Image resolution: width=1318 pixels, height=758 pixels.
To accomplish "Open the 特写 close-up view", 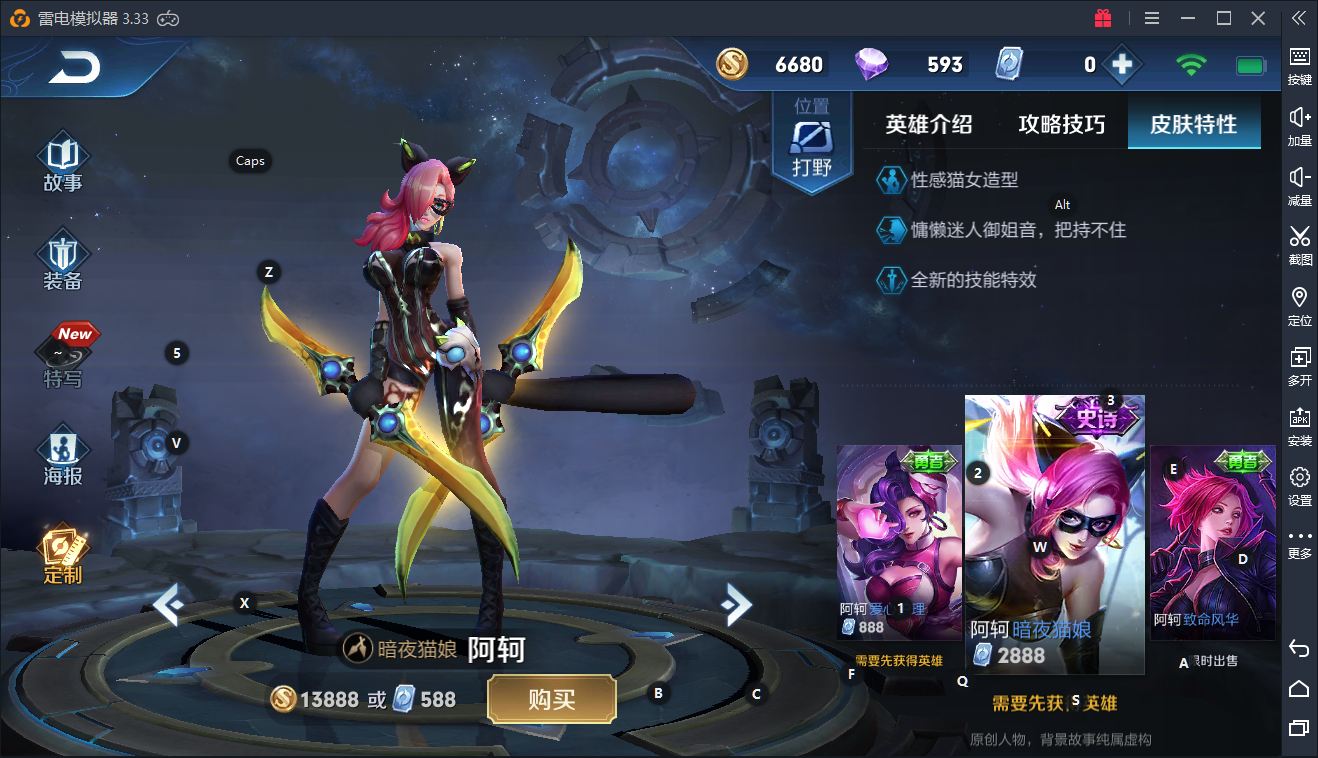I will pyautogui.click(x=63, y=358).
